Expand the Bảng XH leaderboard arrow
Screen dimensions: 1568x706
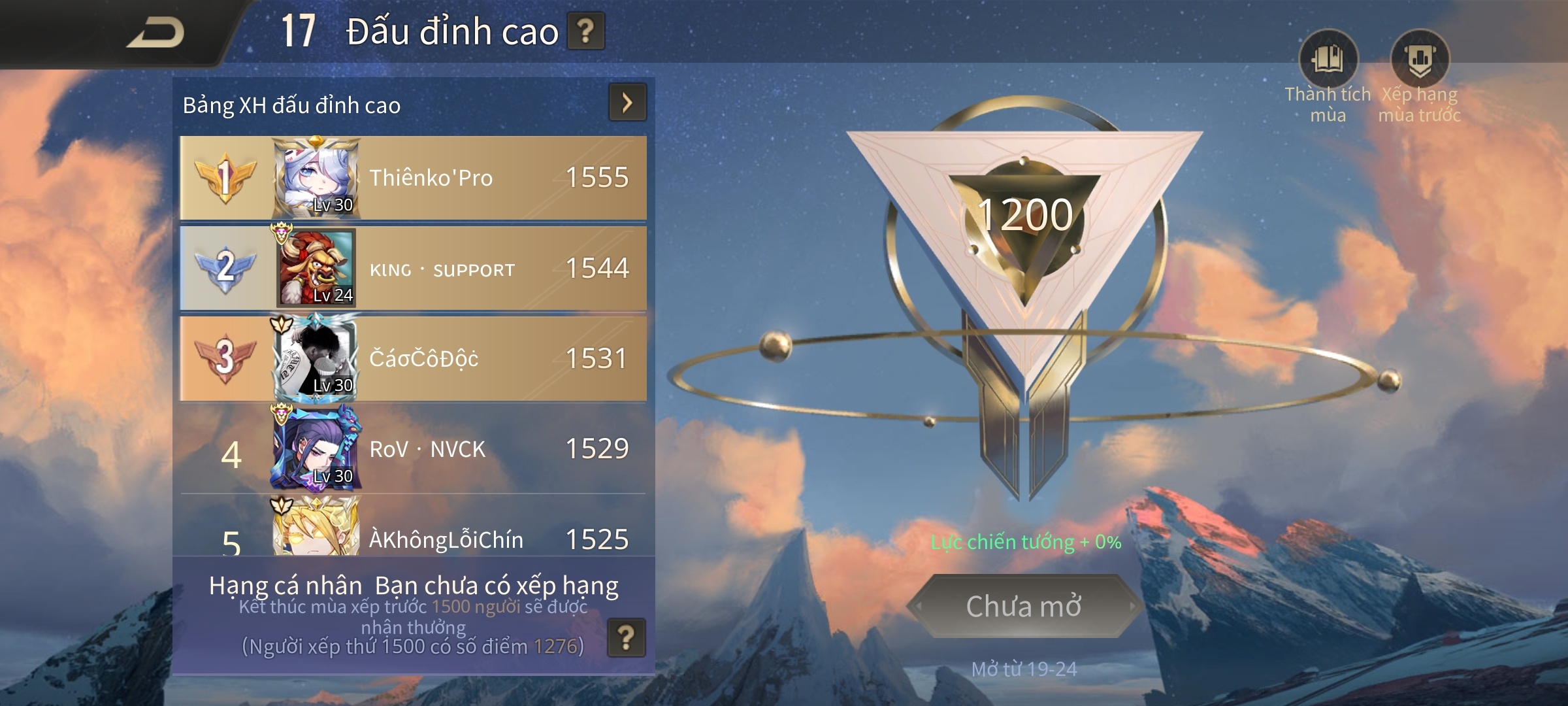[x=627, y=103]
